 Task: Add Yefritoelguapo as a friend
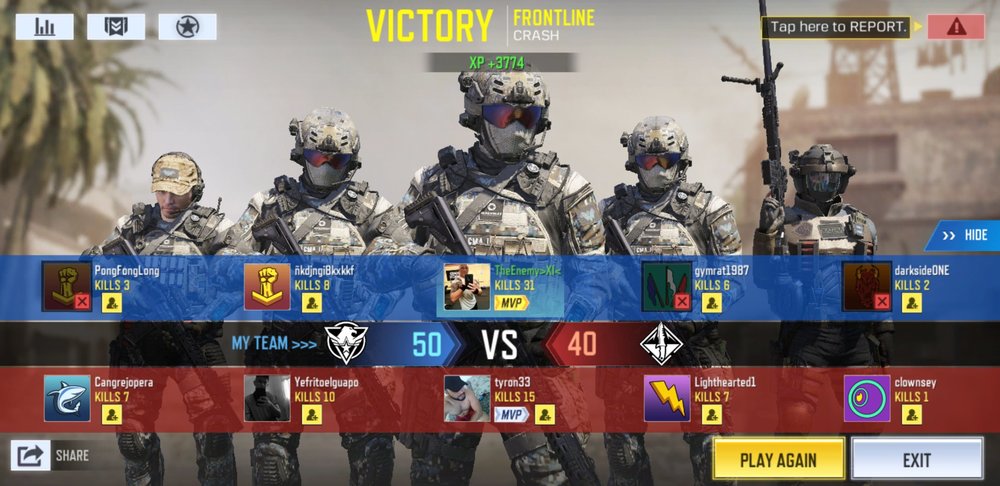pos(311,415)
